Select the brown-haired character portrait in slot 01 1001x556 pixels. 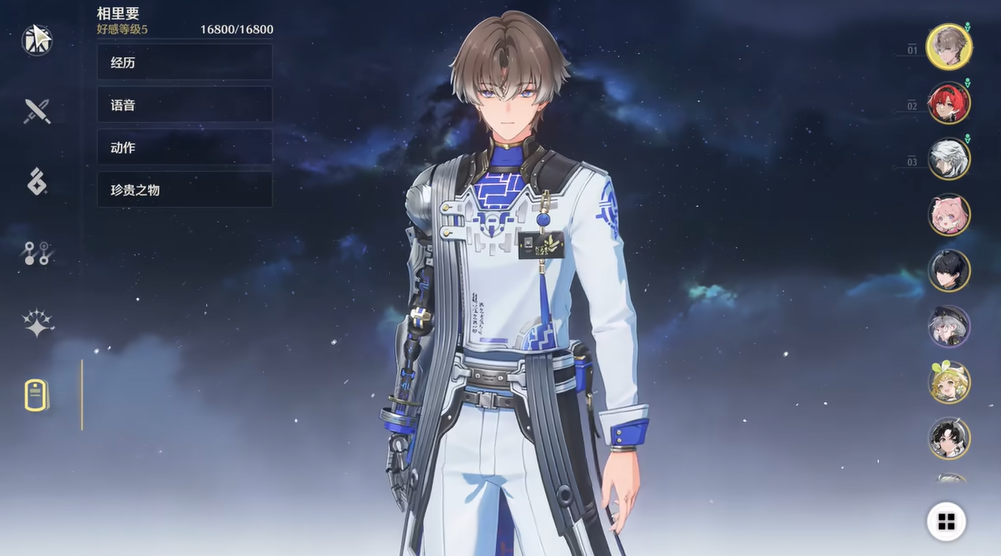click(x=947, y=47)
